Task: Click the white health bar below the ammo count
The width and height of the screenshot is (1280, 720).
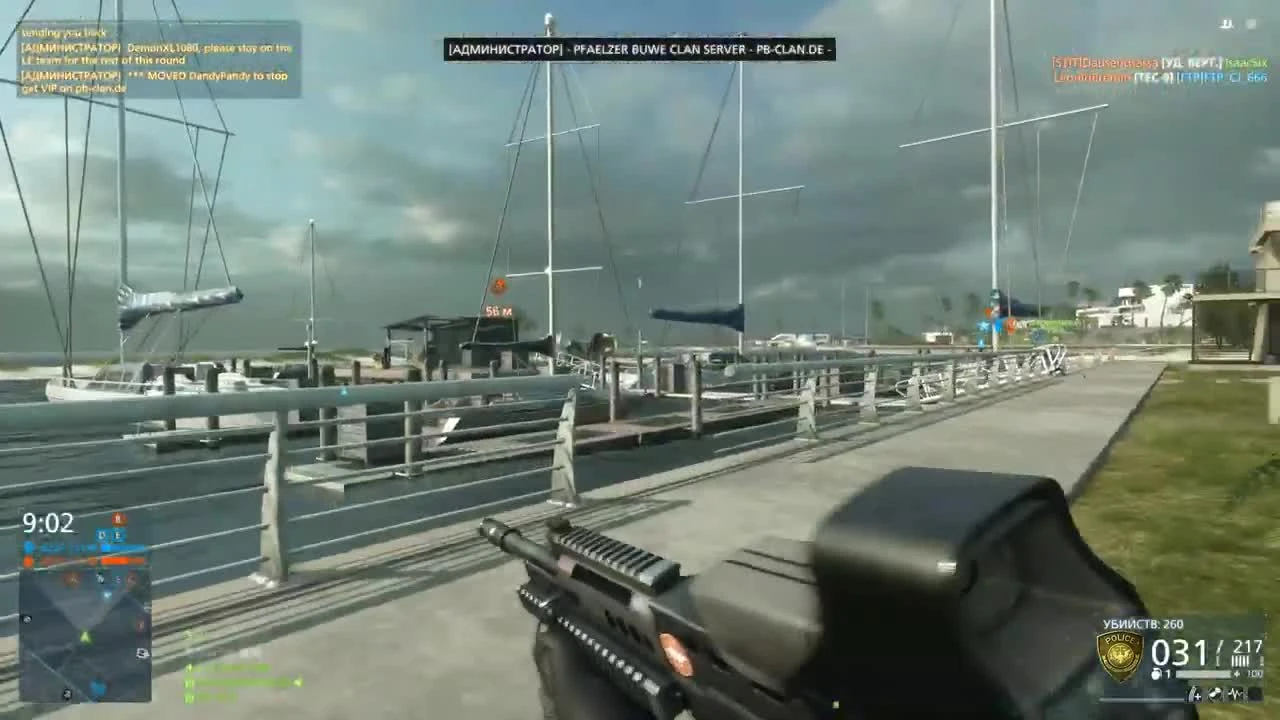Action: tap(1203, 673)
